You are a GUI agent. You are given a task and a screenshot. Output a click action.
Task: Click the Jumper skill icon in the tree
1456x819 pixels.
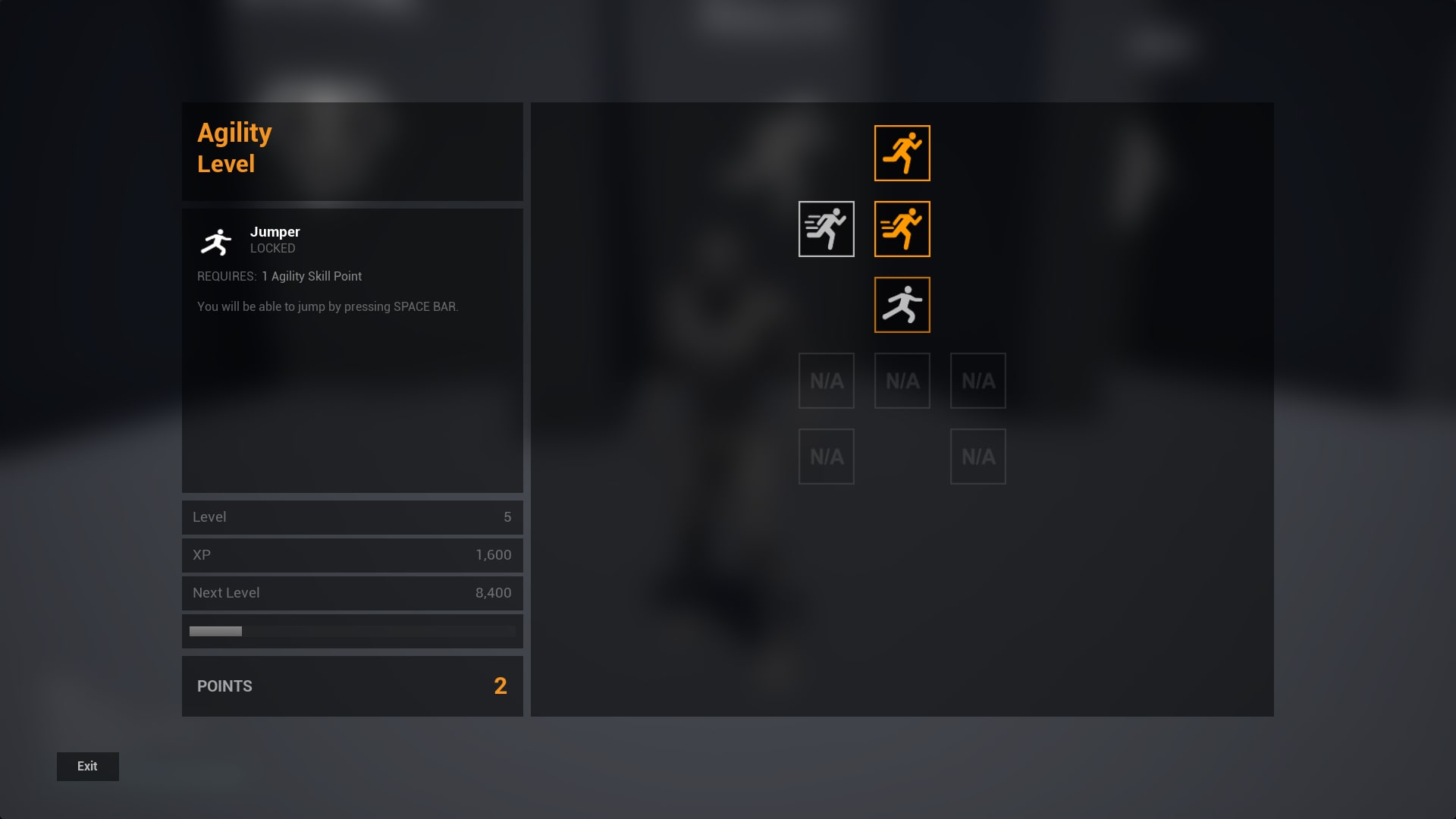click(902, 305)
